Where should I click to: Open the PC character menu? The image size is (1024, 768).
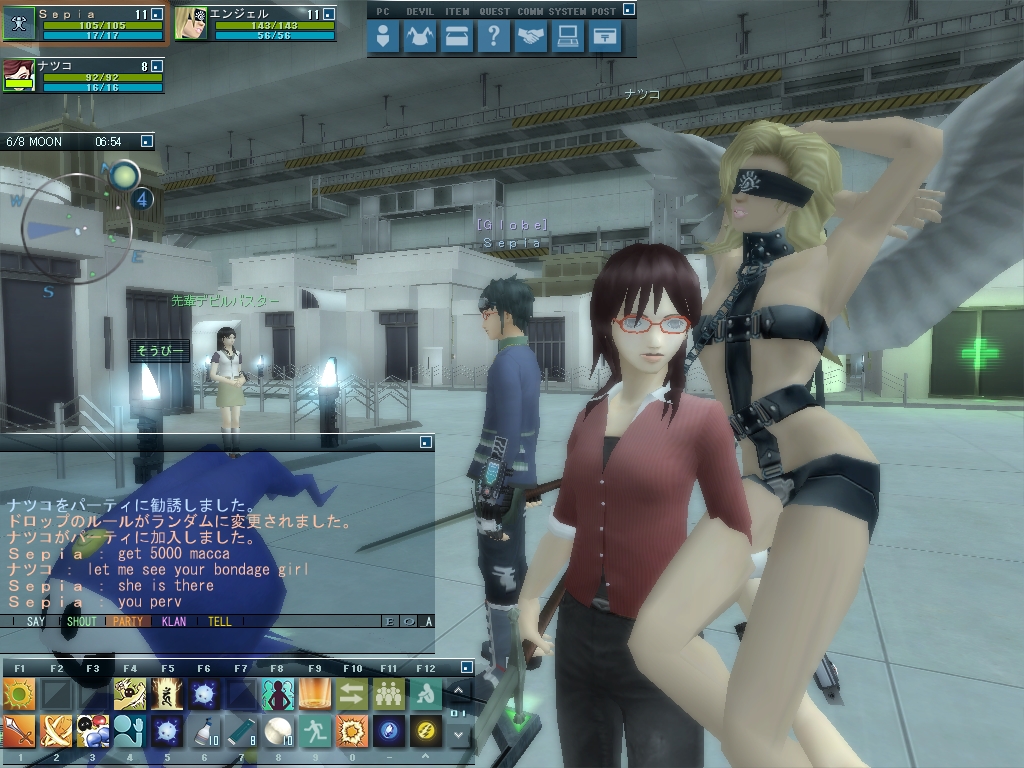pos(383,38)
